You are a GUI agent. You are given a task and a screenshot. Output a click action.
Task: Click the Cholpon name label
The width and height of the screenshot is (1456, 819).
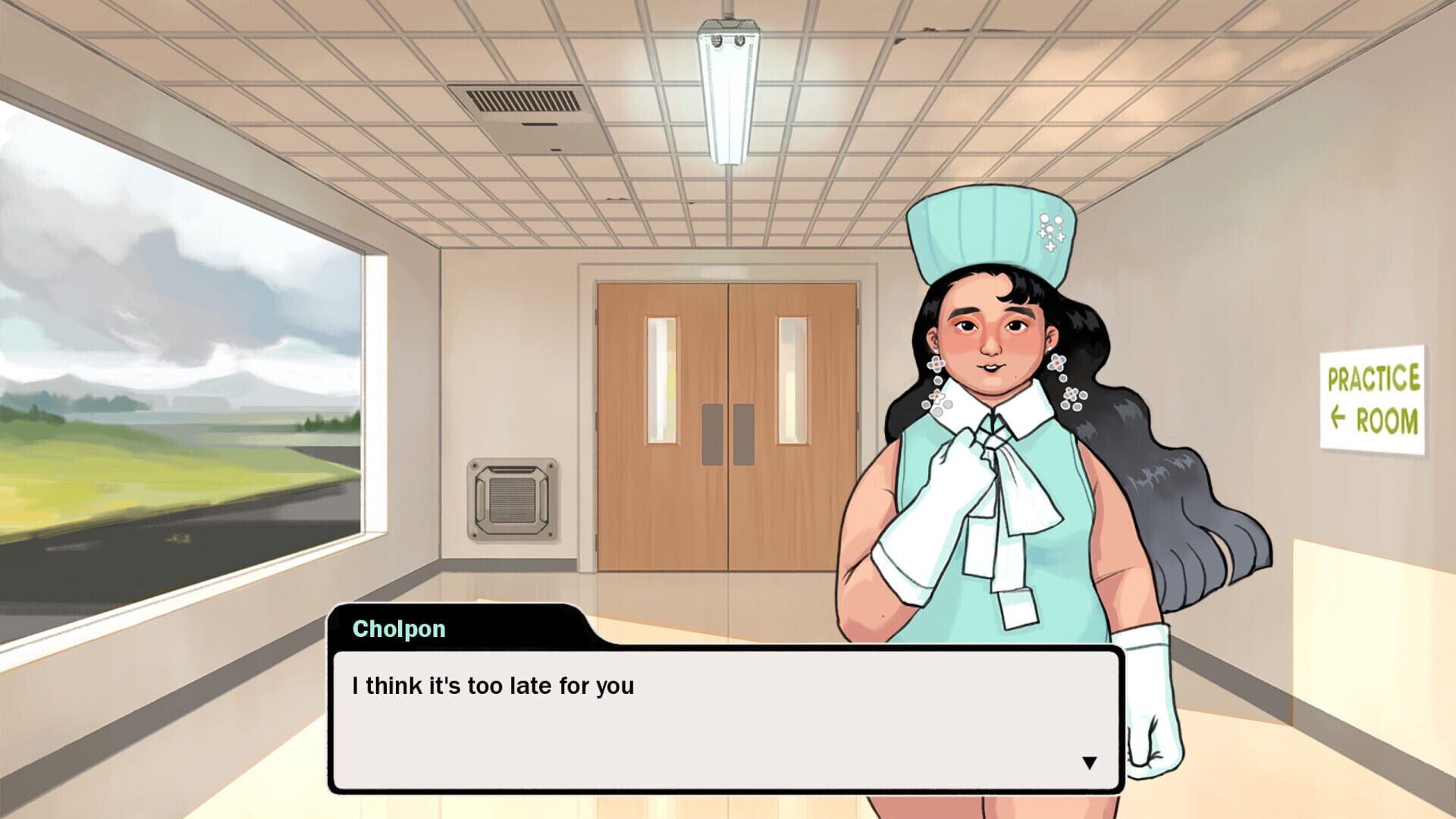(x=398, y=629)
